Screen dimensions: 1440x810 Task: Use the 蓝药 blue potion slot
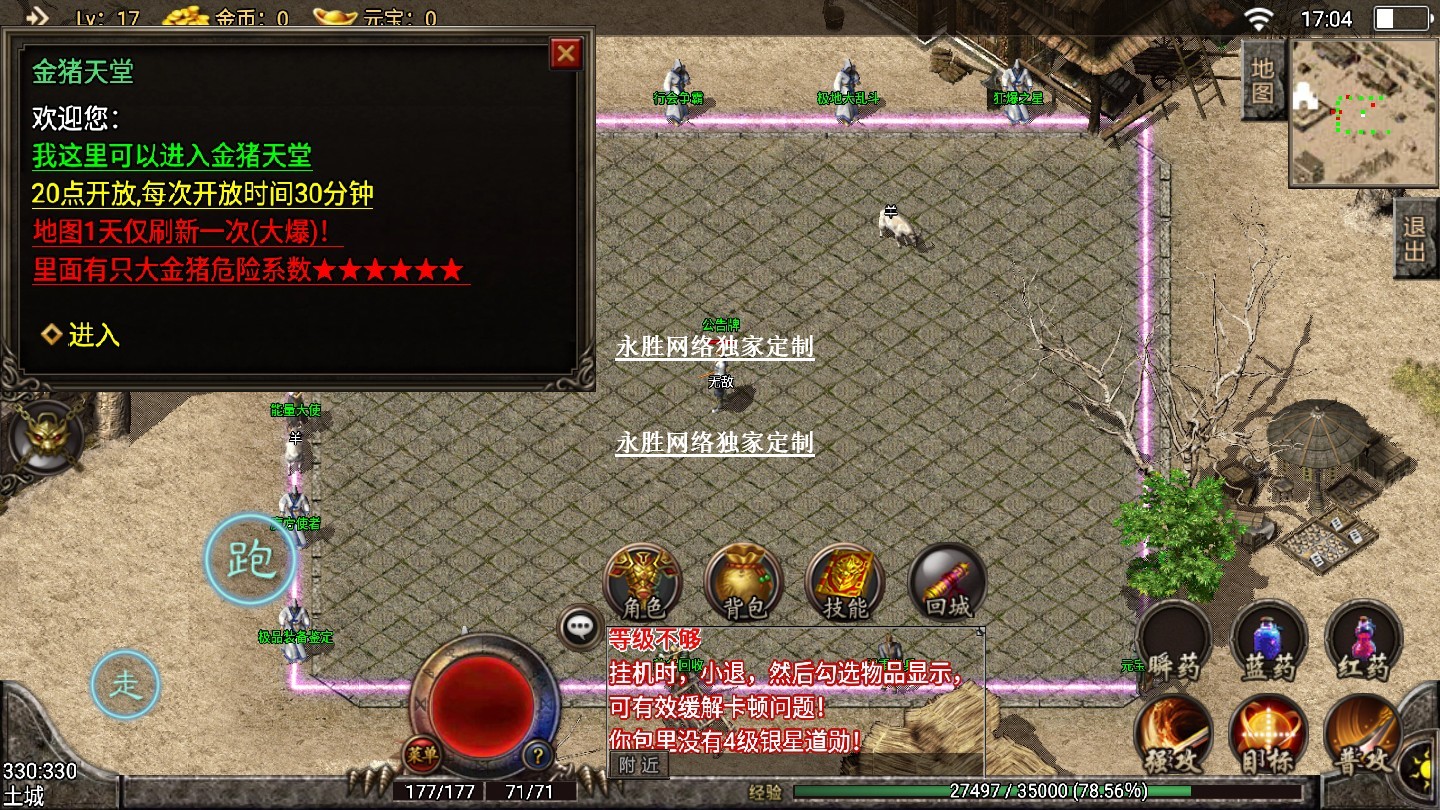coord(1268,640)
